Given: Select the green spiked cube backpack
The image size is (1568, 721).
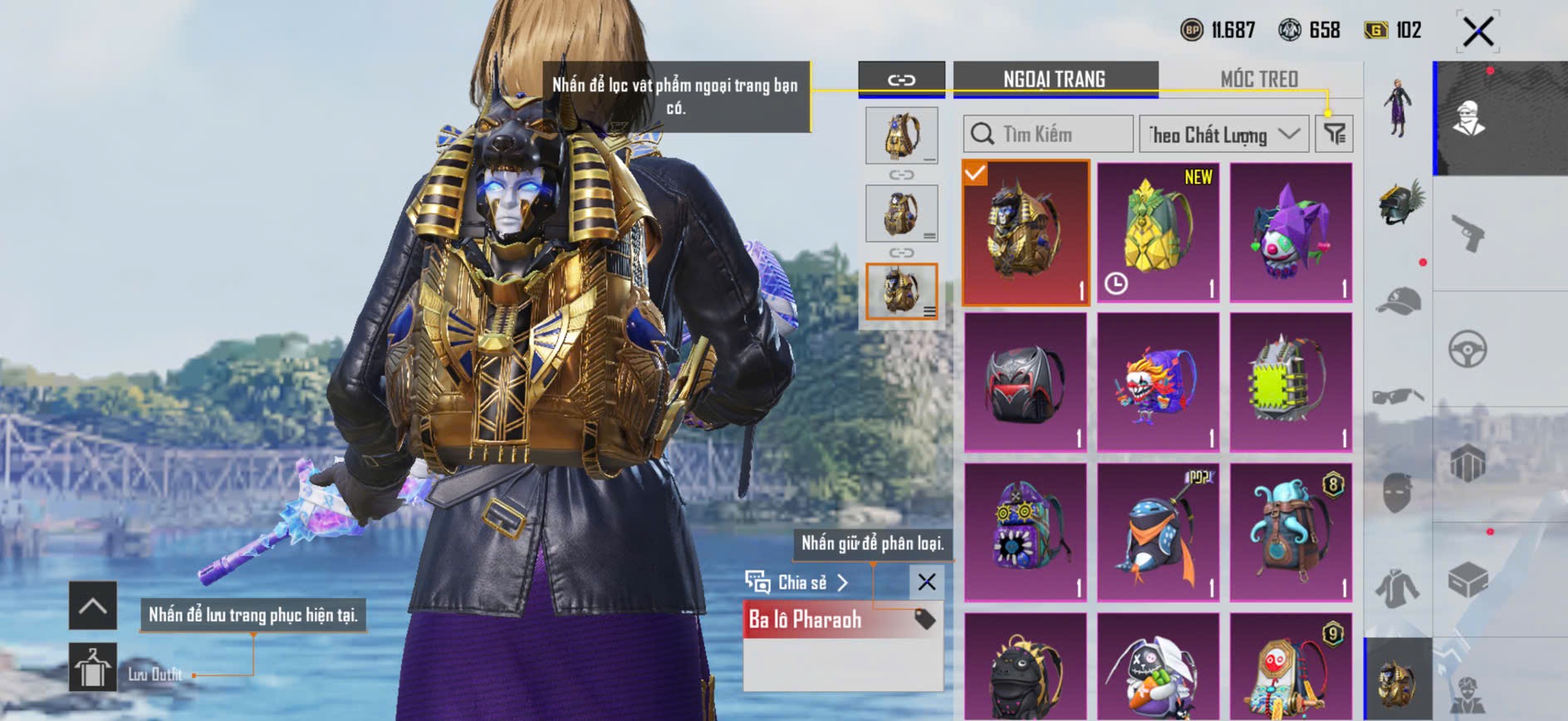Looking at the screenshot, I should pyautogui.click(x=1291, y=382).
